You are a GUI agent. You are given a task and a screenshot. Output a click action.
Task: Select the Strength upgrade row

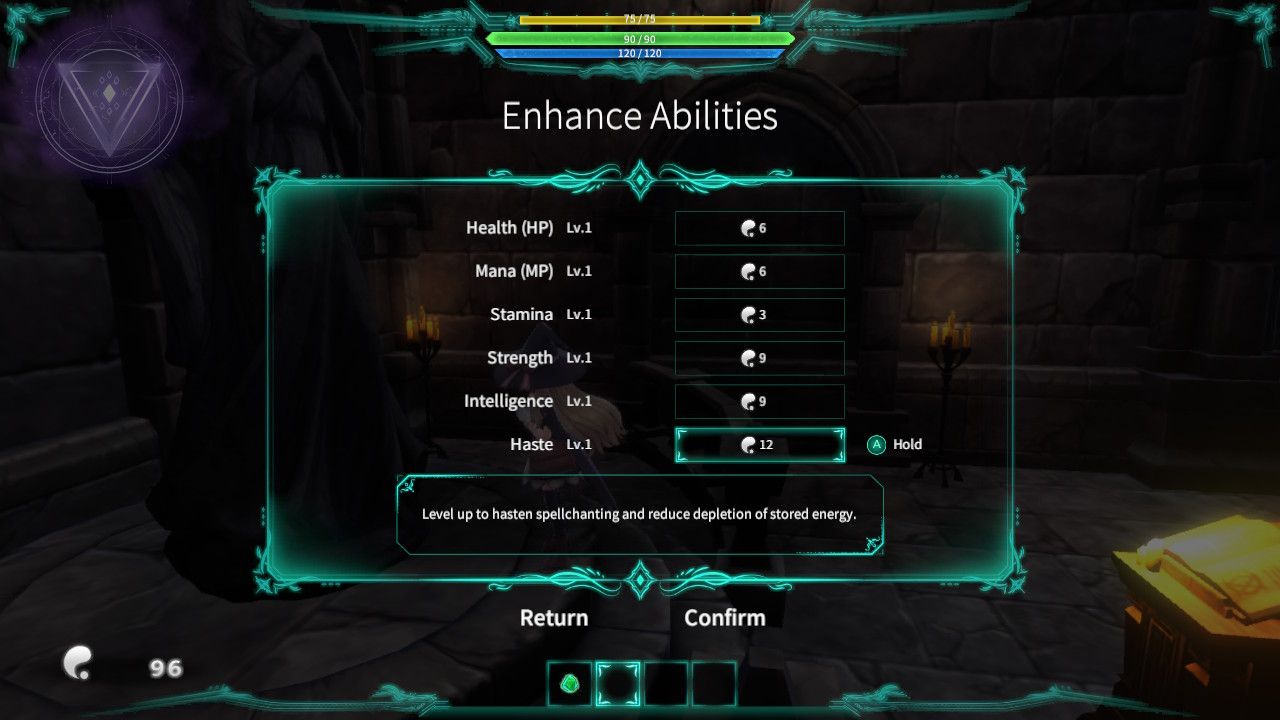point(760,357)
